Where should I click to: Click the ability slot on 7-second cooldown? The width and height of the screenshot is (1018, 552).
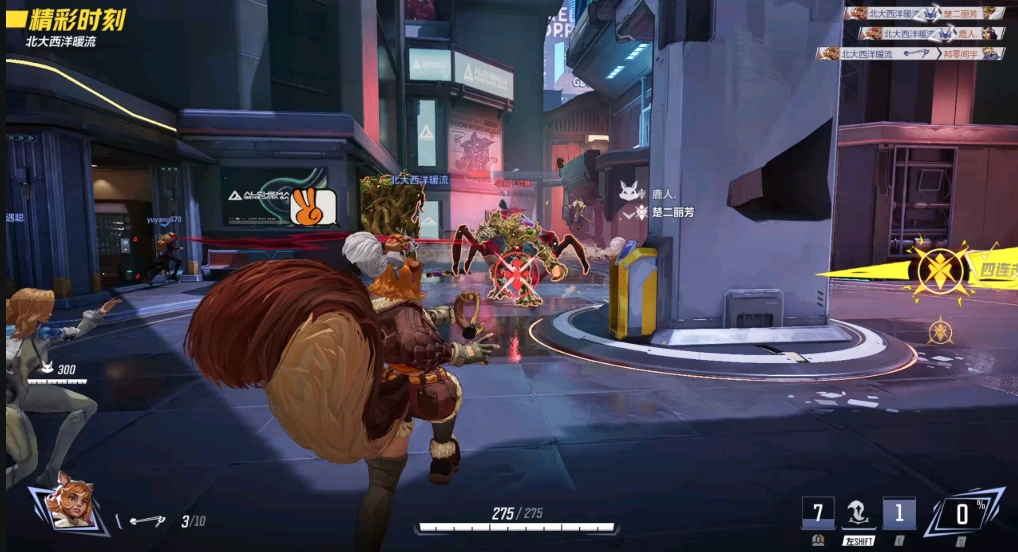tap(817, 514)
